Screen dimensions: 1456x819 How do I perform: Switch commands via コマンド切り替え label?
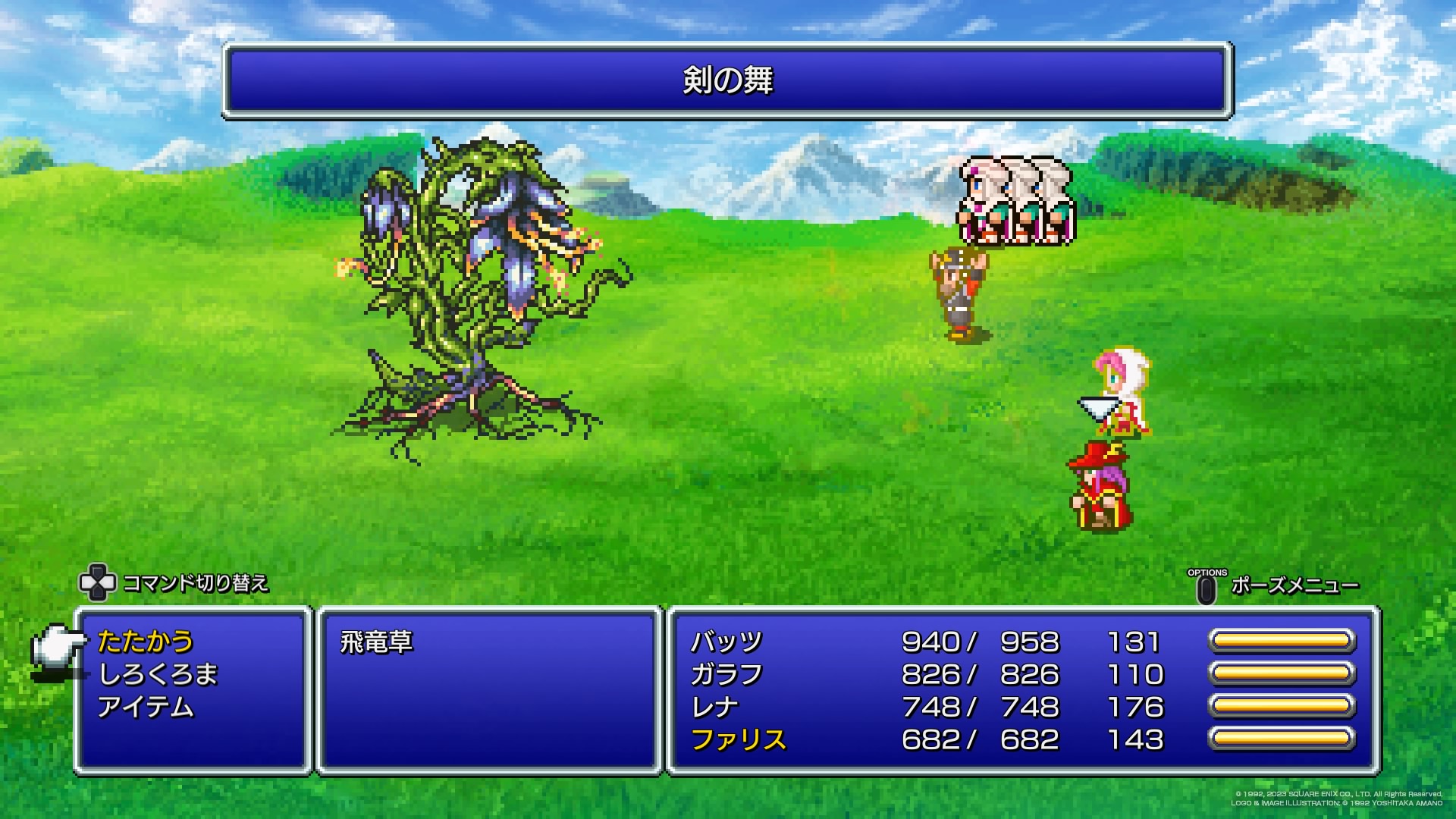[195, 582]
